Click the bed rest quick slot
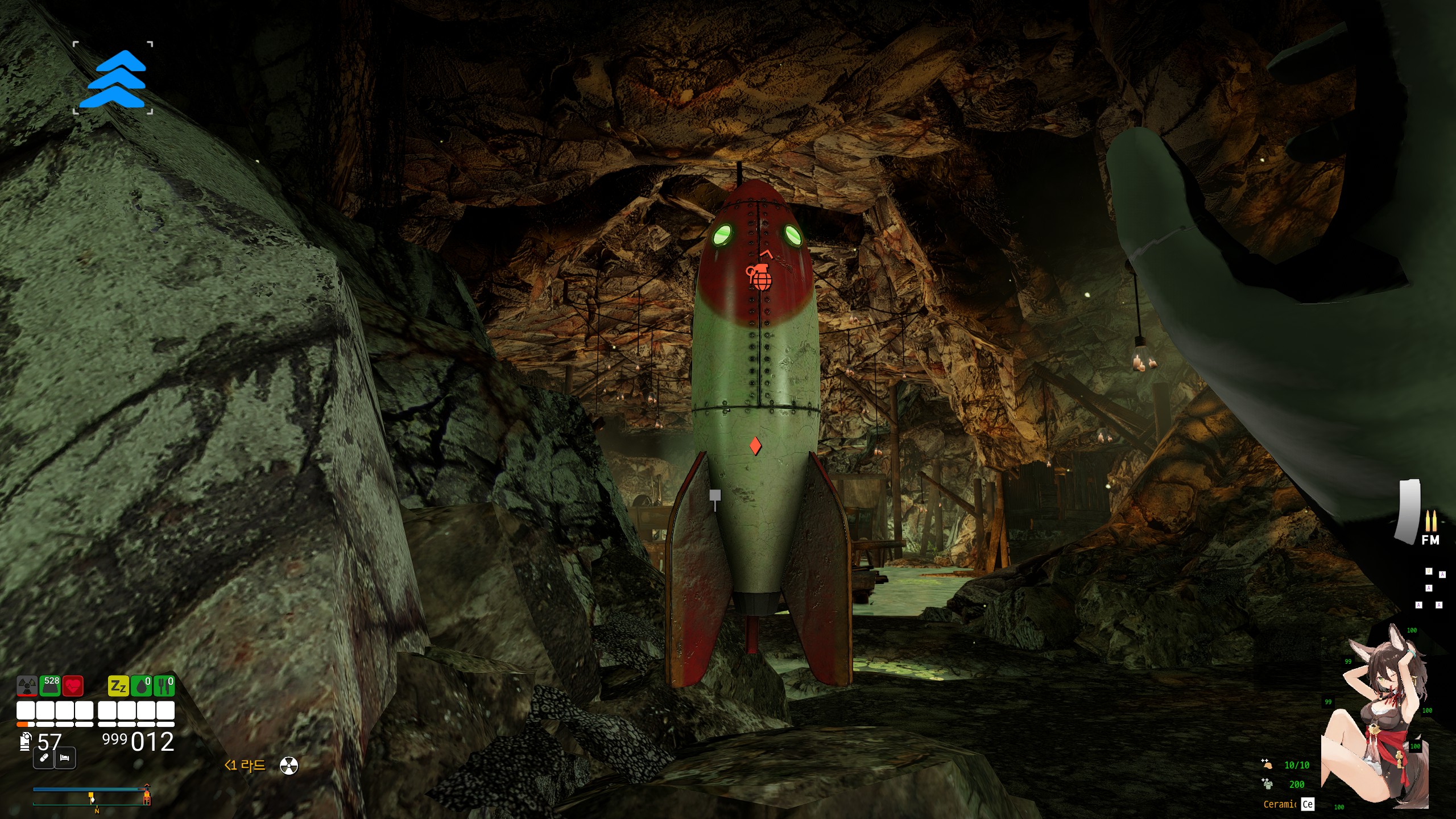 (x=65, y=758)
